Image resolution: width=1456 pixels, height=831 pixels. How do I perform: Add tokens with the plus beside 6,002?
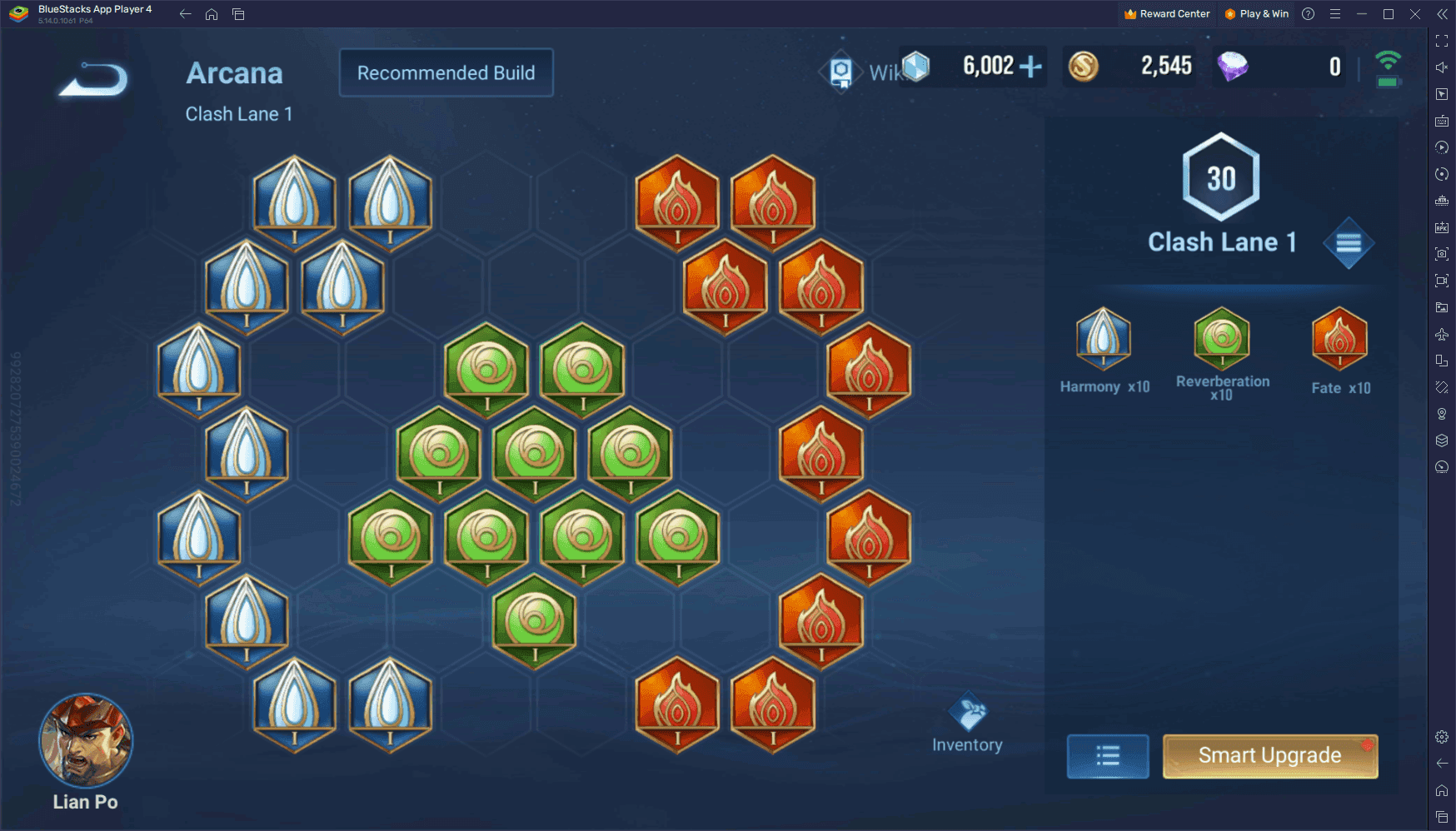point(1033,66)
